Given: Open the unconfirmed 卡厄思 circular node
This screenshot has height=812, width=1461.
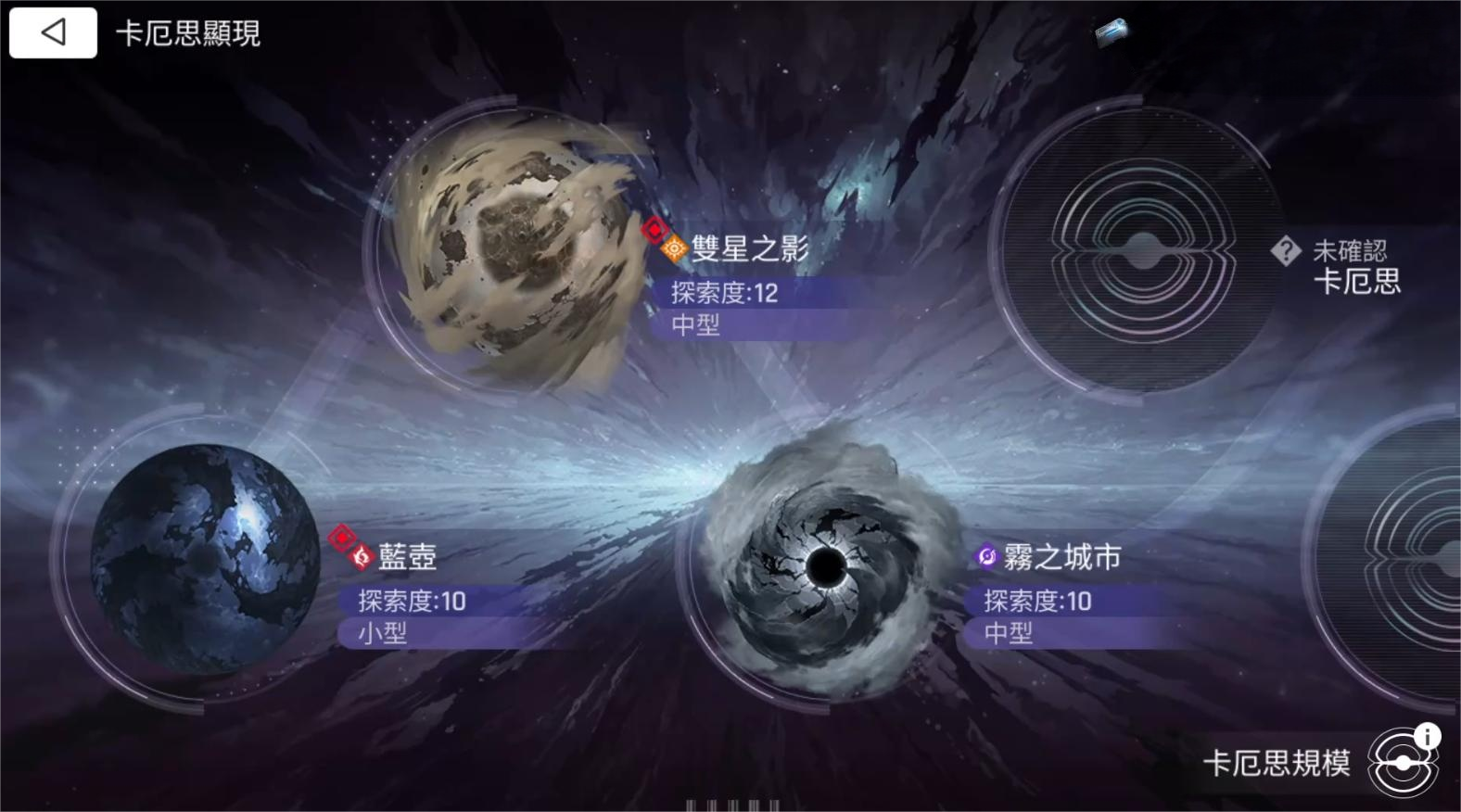Looking at the screenshot, I should [x=1140, y=250].
